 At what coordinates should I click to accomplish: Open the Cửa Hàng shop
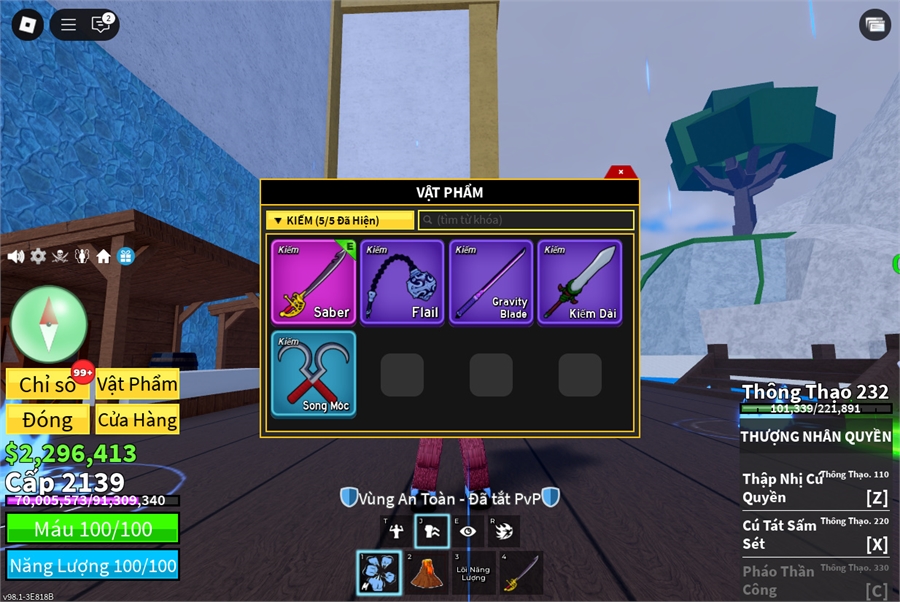(x=138, y=419)
